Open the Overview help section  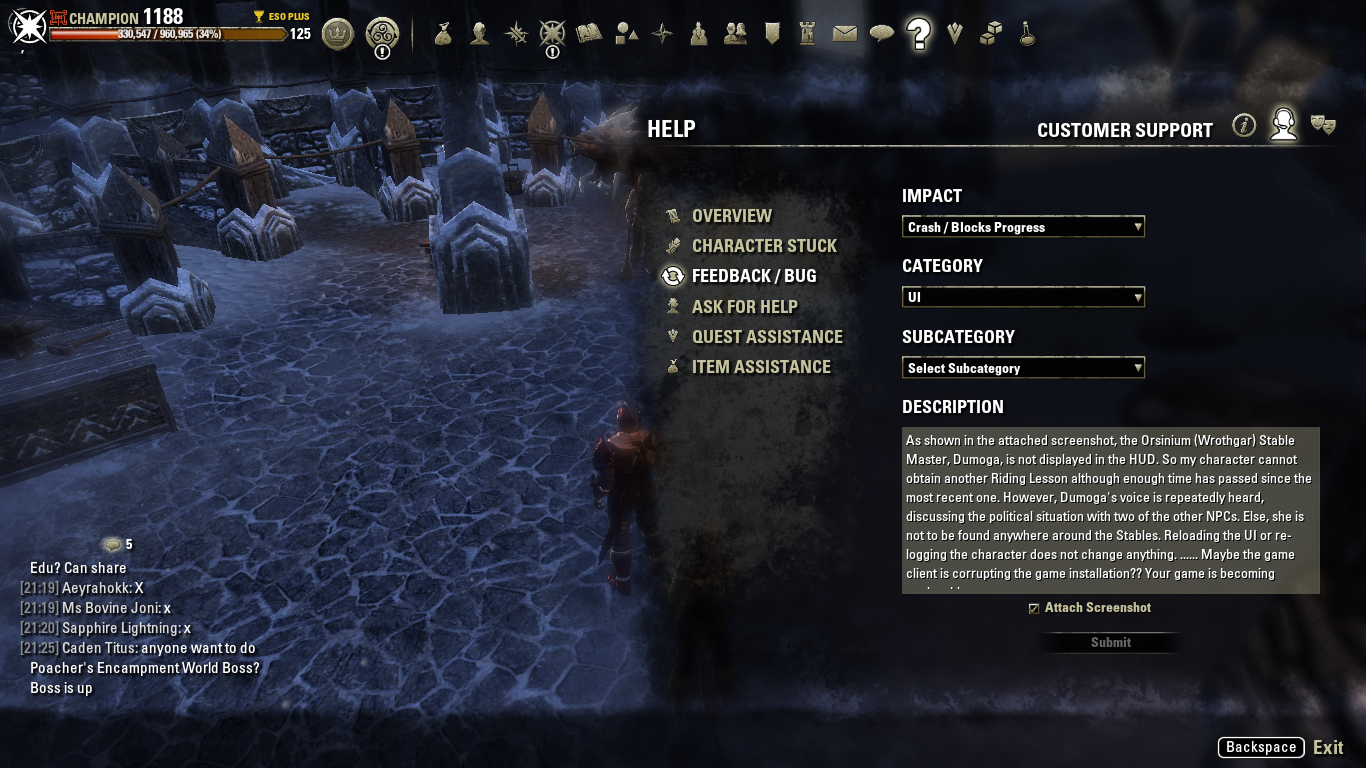point(731,216)
